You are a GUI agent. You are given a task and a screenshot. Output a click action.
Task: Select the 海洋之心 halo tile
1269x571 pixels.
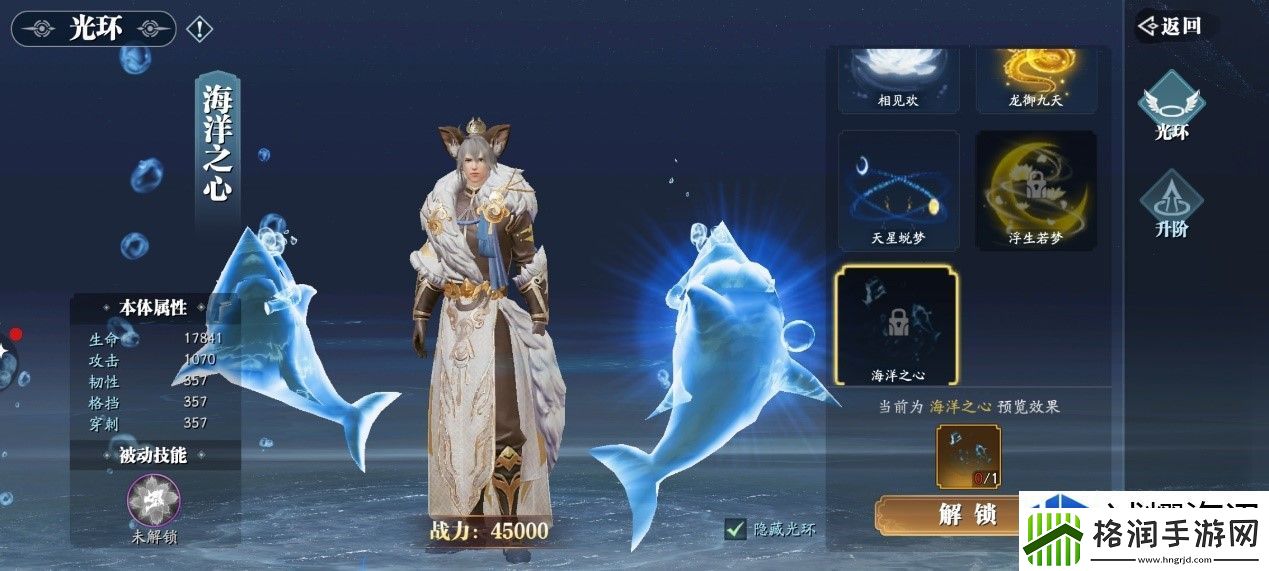point(896,327)
